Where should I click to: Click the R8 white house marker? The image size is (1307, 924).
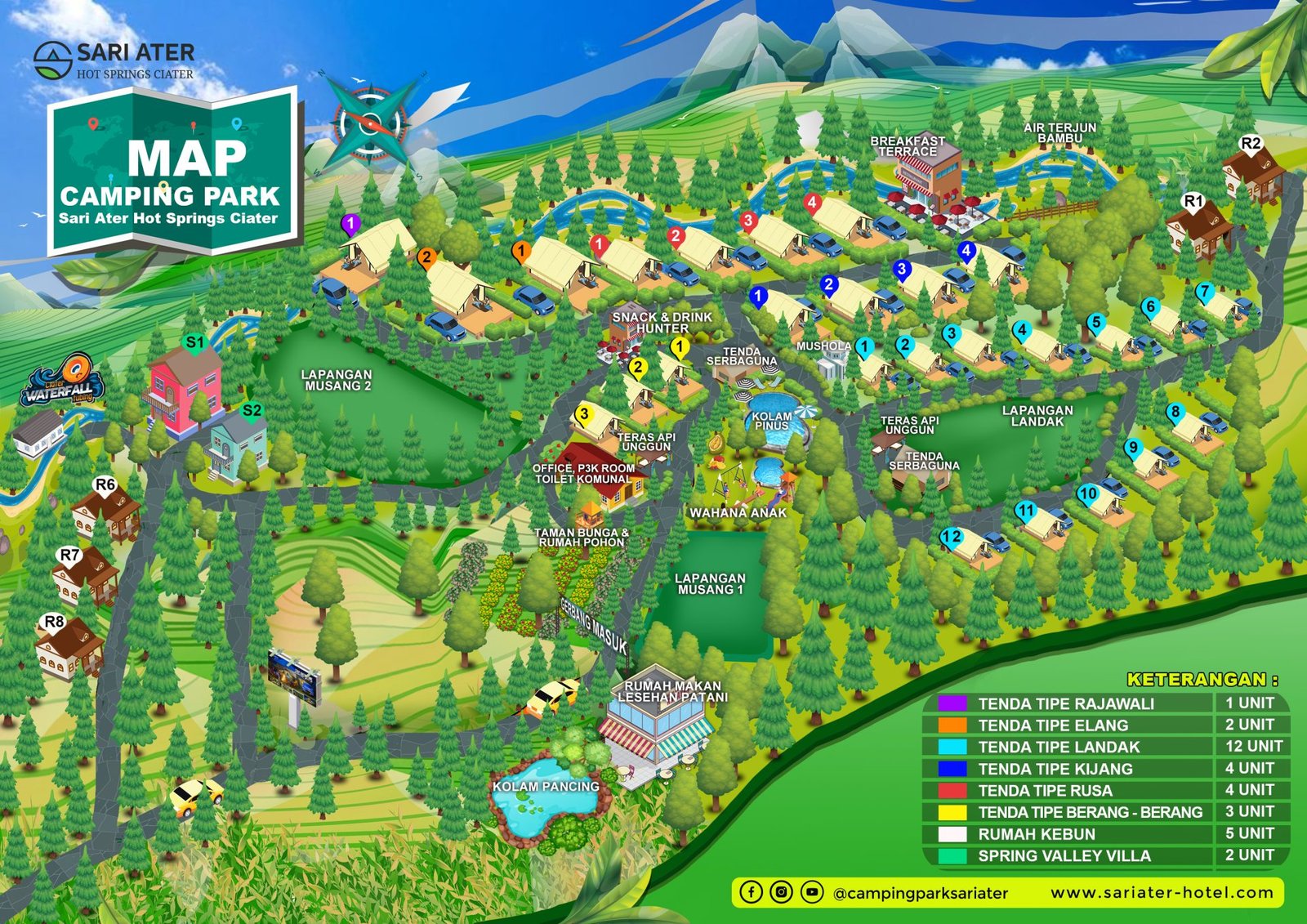click(54, 623)
